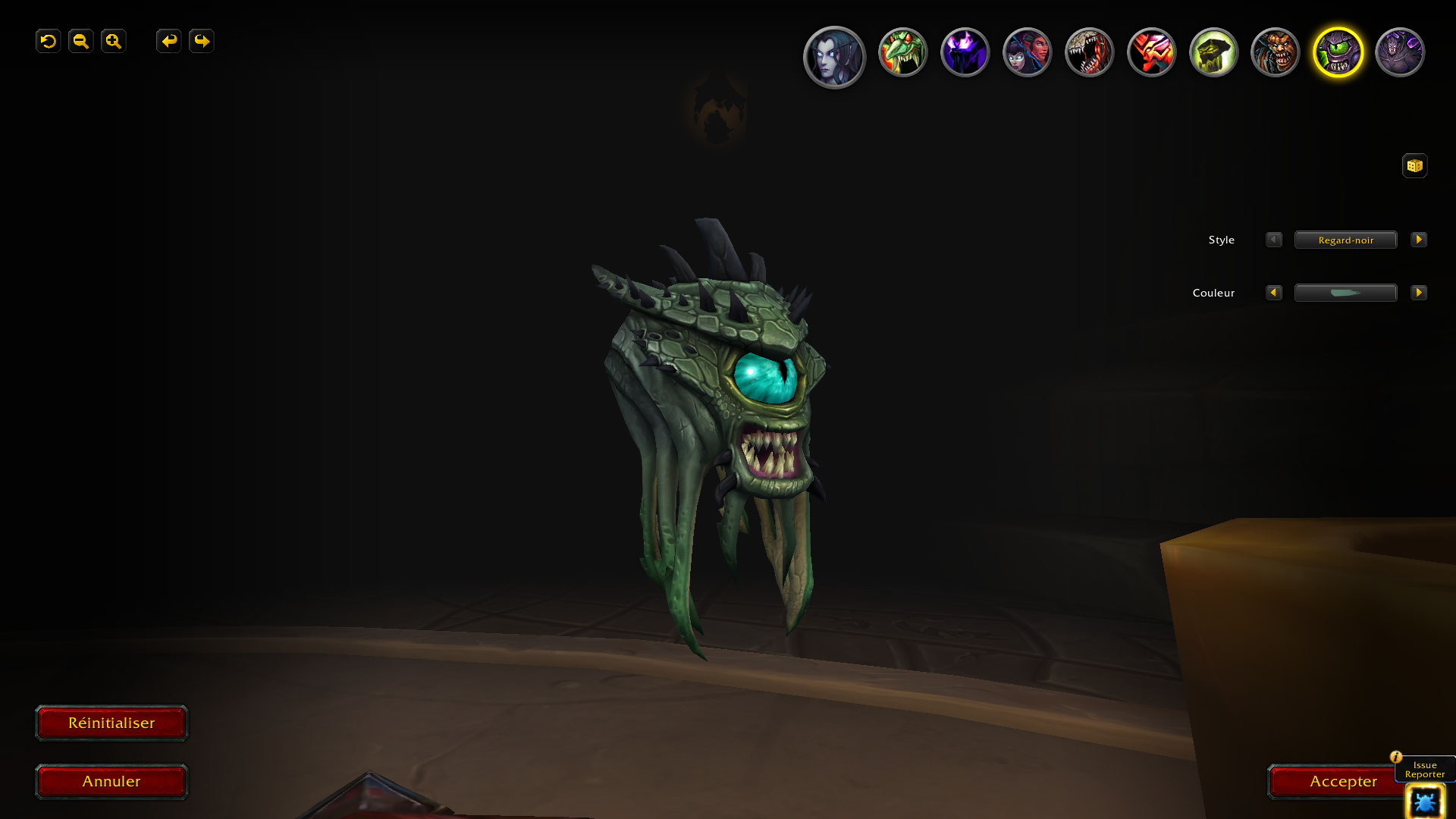
Task: Choose the orange-bearded snarling brute icon
Action: [x=1276, y=52]
